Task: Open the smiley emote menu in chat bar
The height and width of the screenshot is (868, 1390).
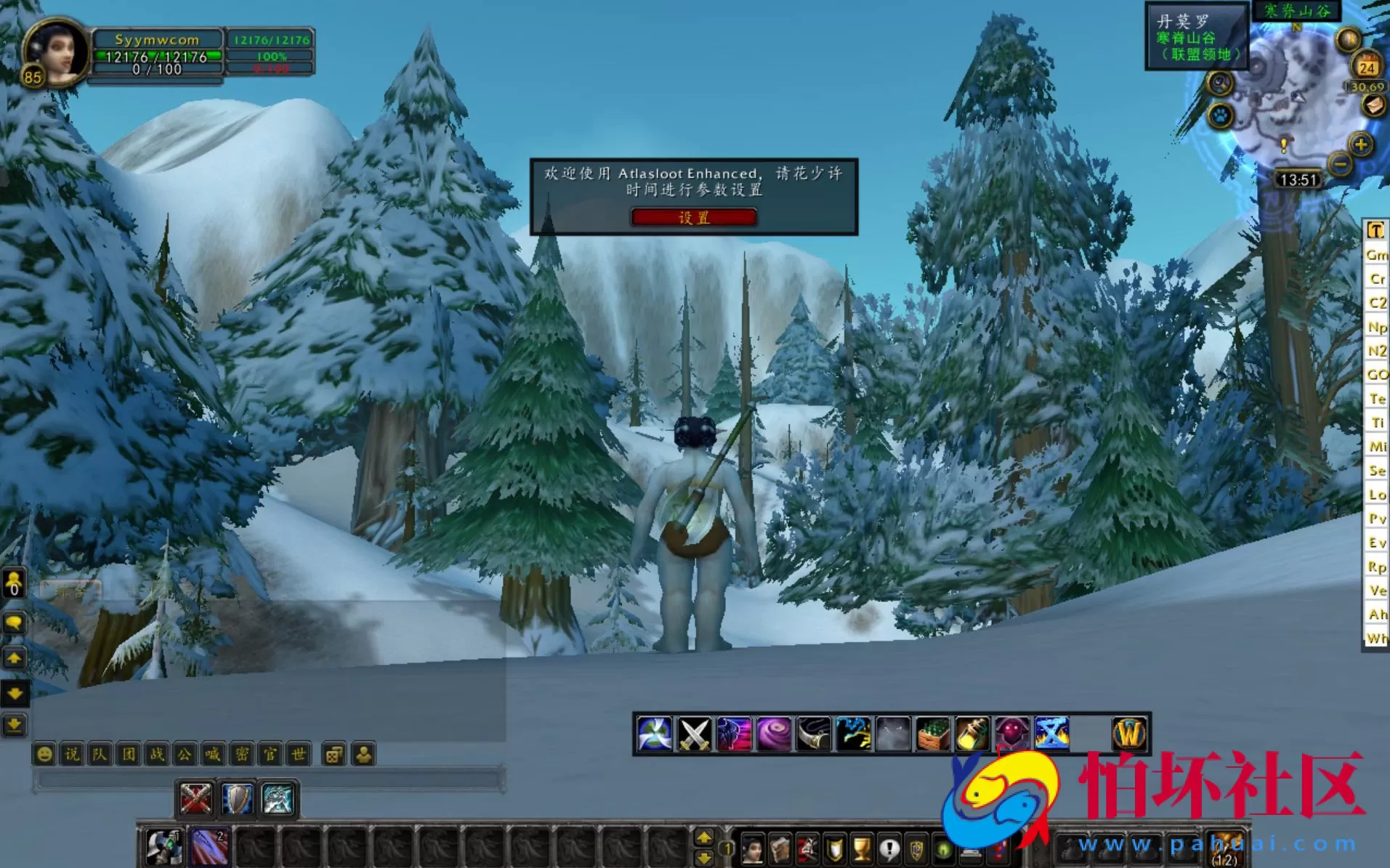Action: pos(44,754)
